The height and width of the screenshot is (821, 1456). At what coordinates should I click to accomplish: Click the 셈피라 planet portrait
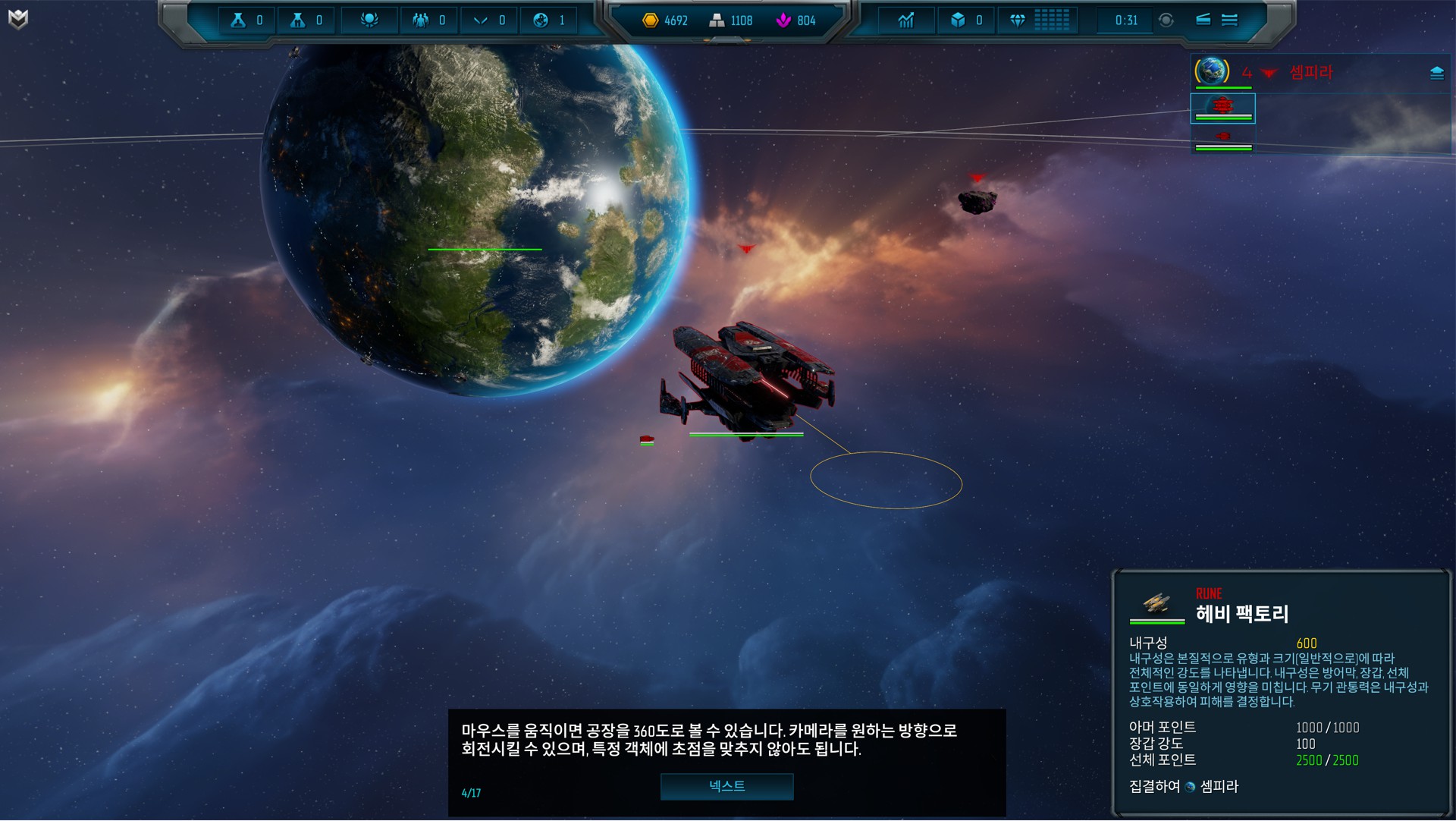(1212, 71)
